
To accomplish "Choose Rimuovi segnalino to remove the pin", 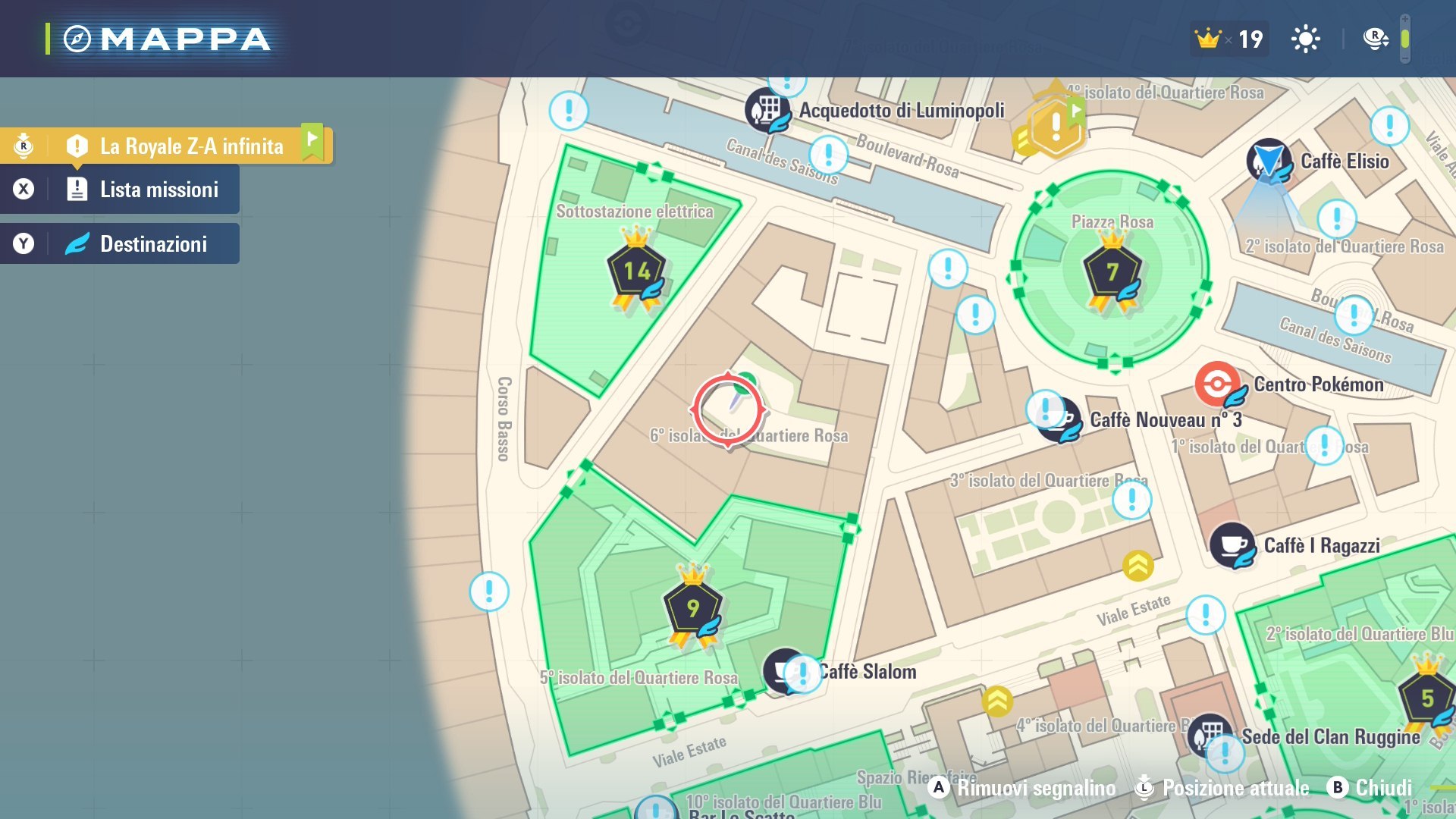I will tap(1021, 788).
